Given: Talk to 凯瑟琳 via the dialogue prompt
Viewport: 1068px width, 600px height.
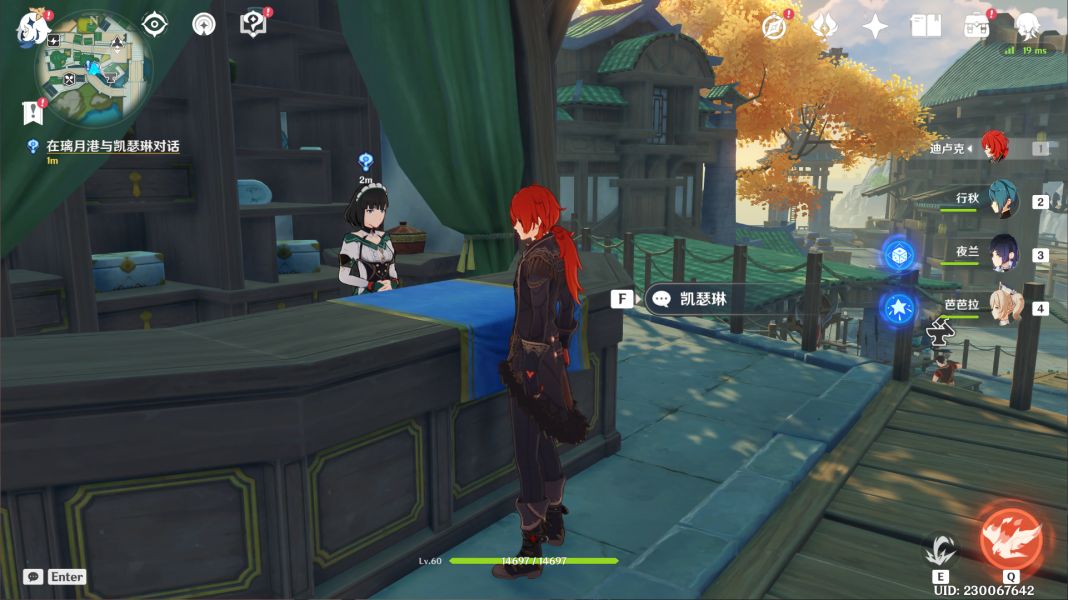Looking at the screenshot, I should coord(690,299).
